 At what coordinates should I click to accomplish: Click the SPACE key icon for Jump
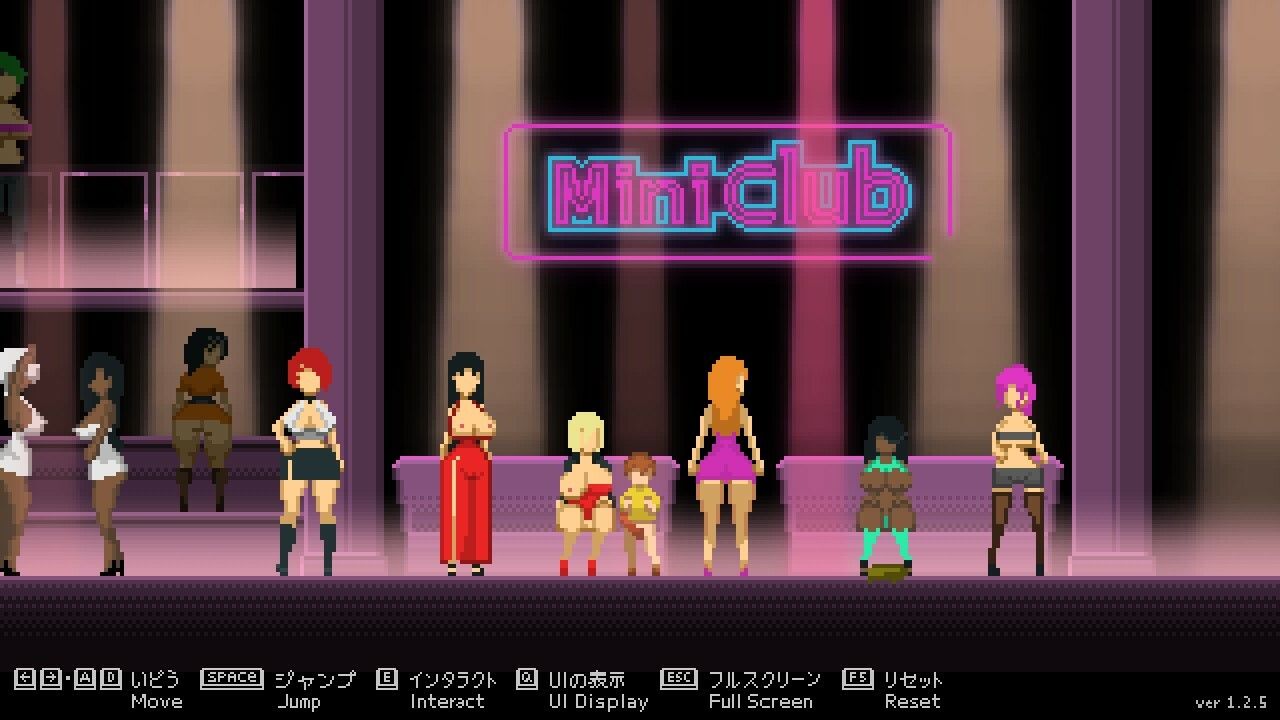coord(232,676)
